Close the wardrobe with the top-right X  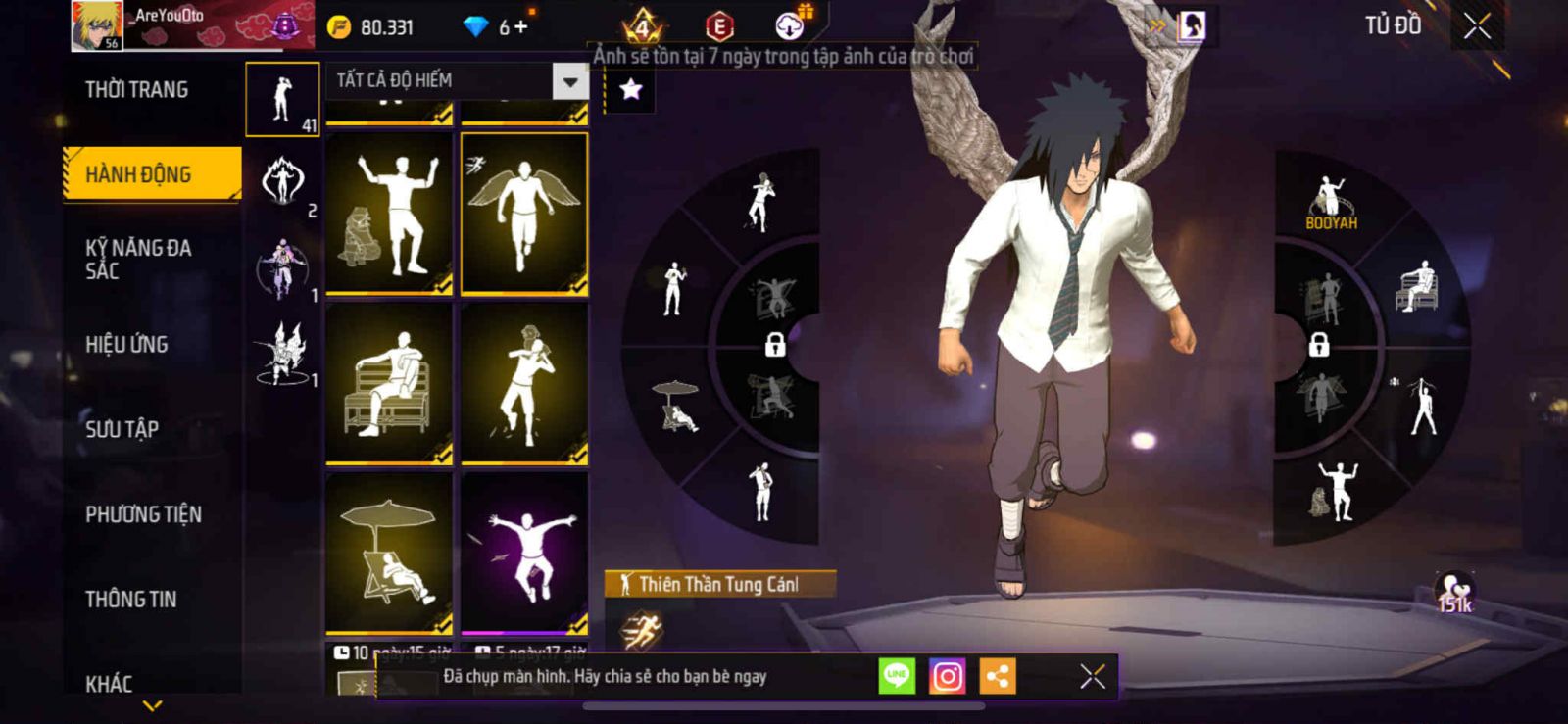pyautogui.click(x=1477, y=26)
